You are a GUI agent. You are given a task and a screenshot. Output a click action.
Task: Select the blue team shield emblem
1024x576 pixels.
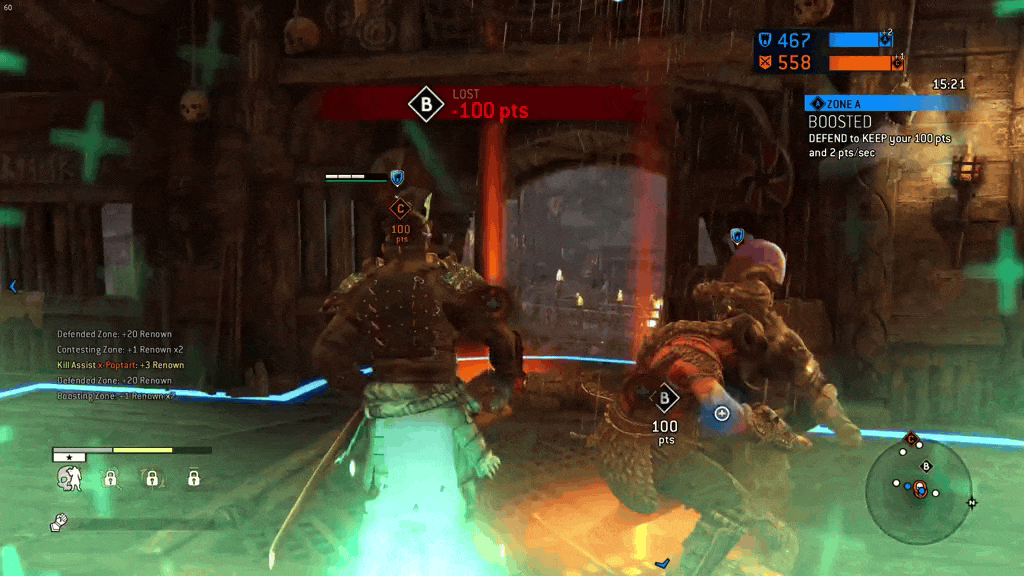click(x=764, y=40)
